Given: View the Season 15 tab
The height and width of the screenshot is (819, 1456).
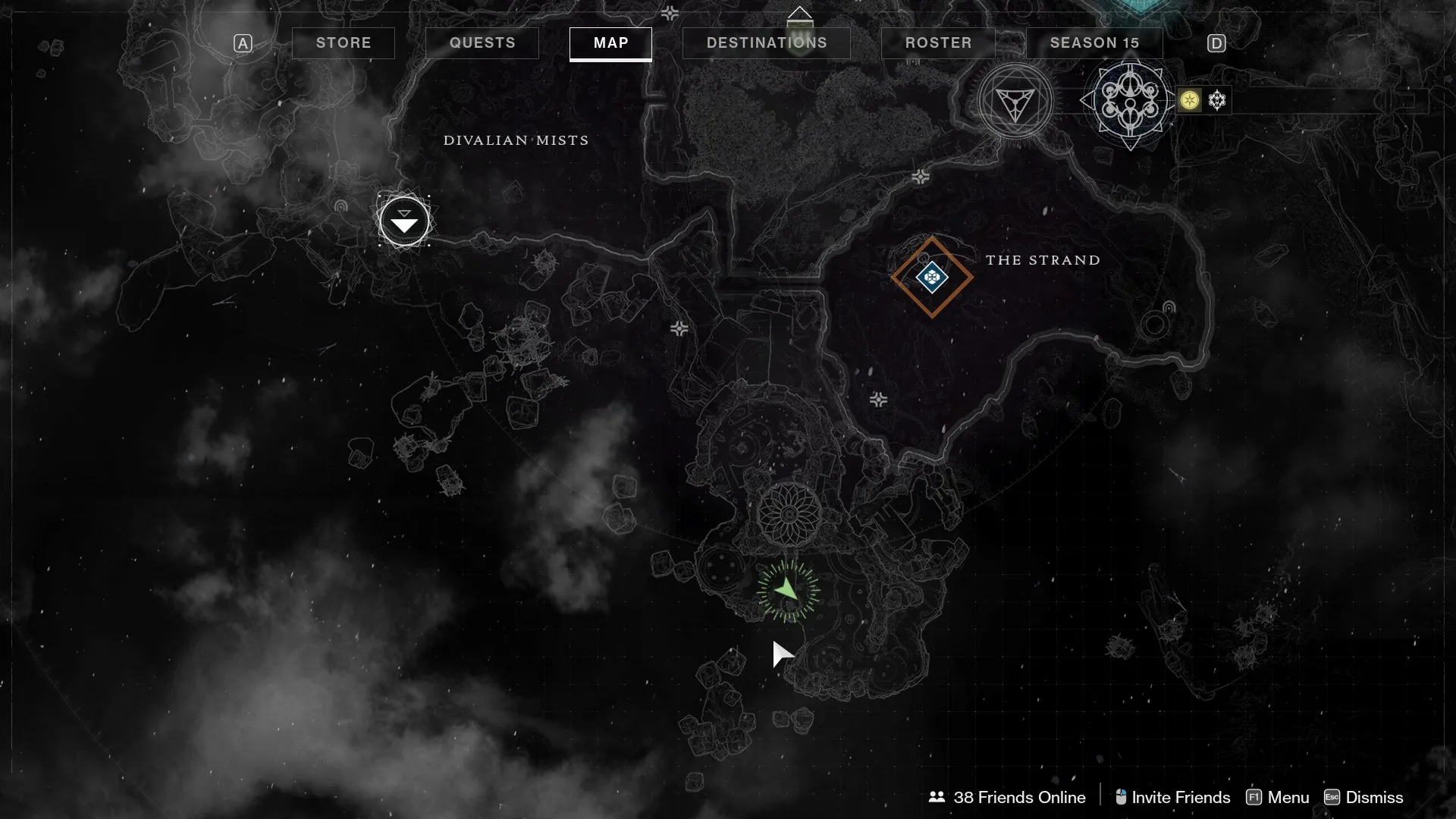Looking at the screenshot, I should 1094,43.
